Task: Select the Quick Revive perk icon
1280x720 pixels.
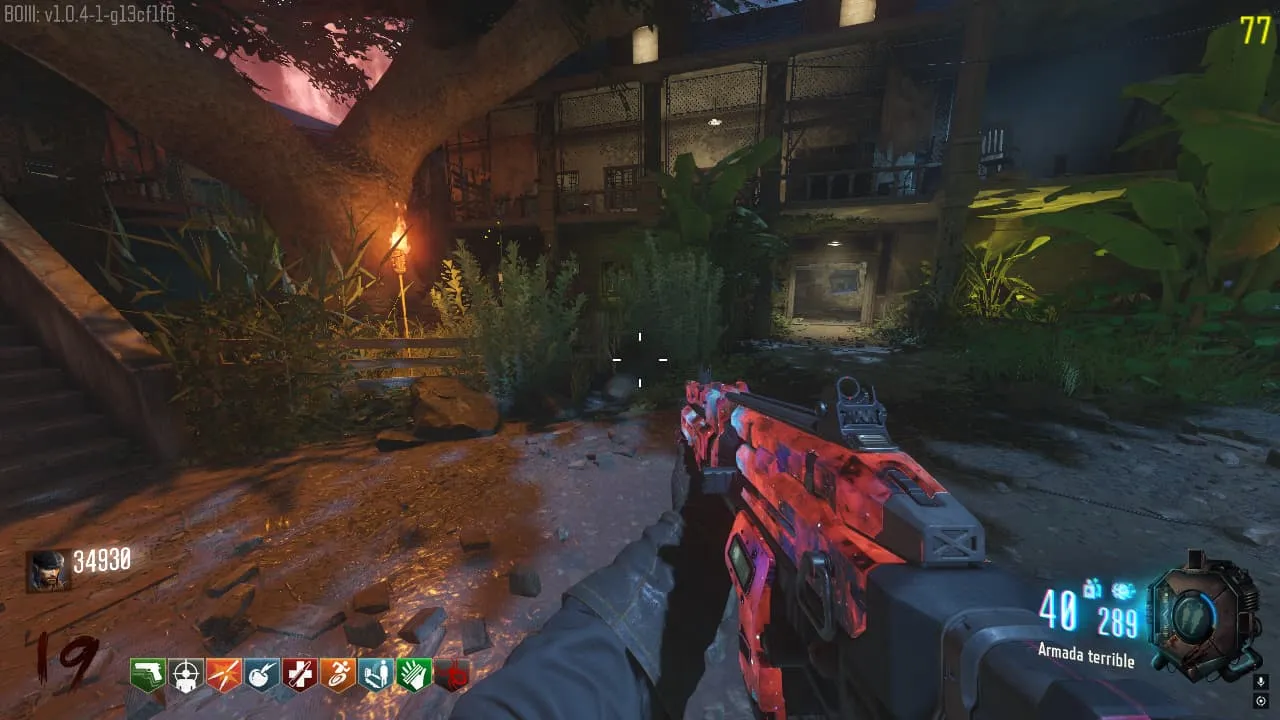Action: (x=375, y=674)
